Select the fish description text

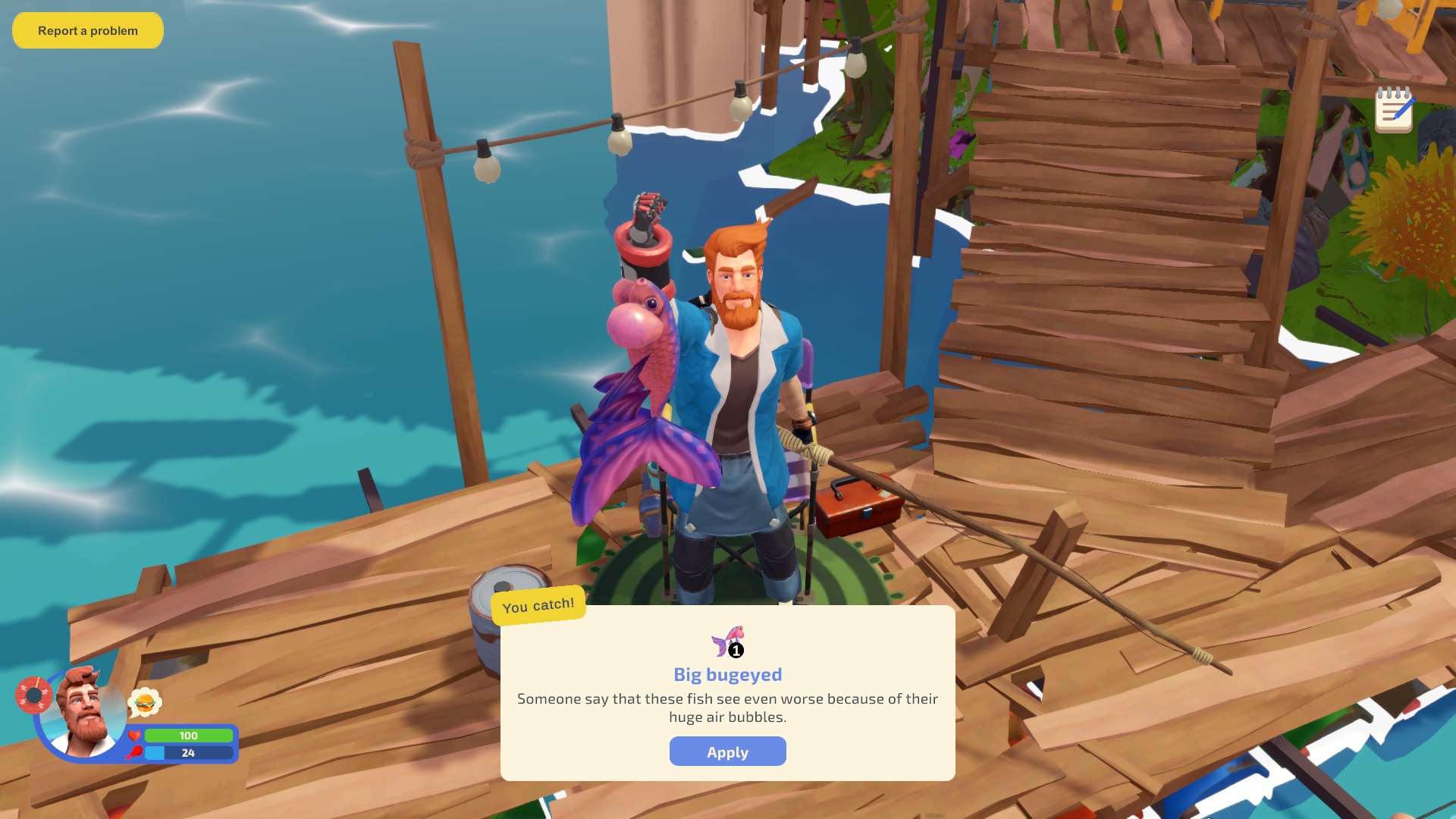726,708
